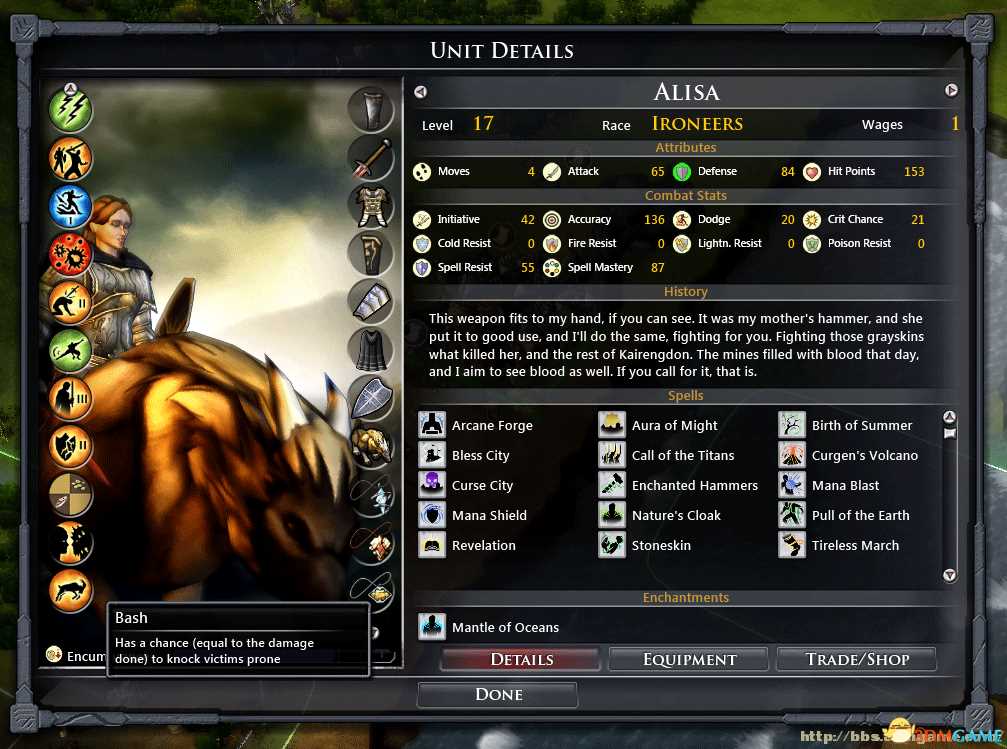Select the Curgen's Volcano spell
Viewport: 1007px width, 749px height.
click(x=850, y=455)
